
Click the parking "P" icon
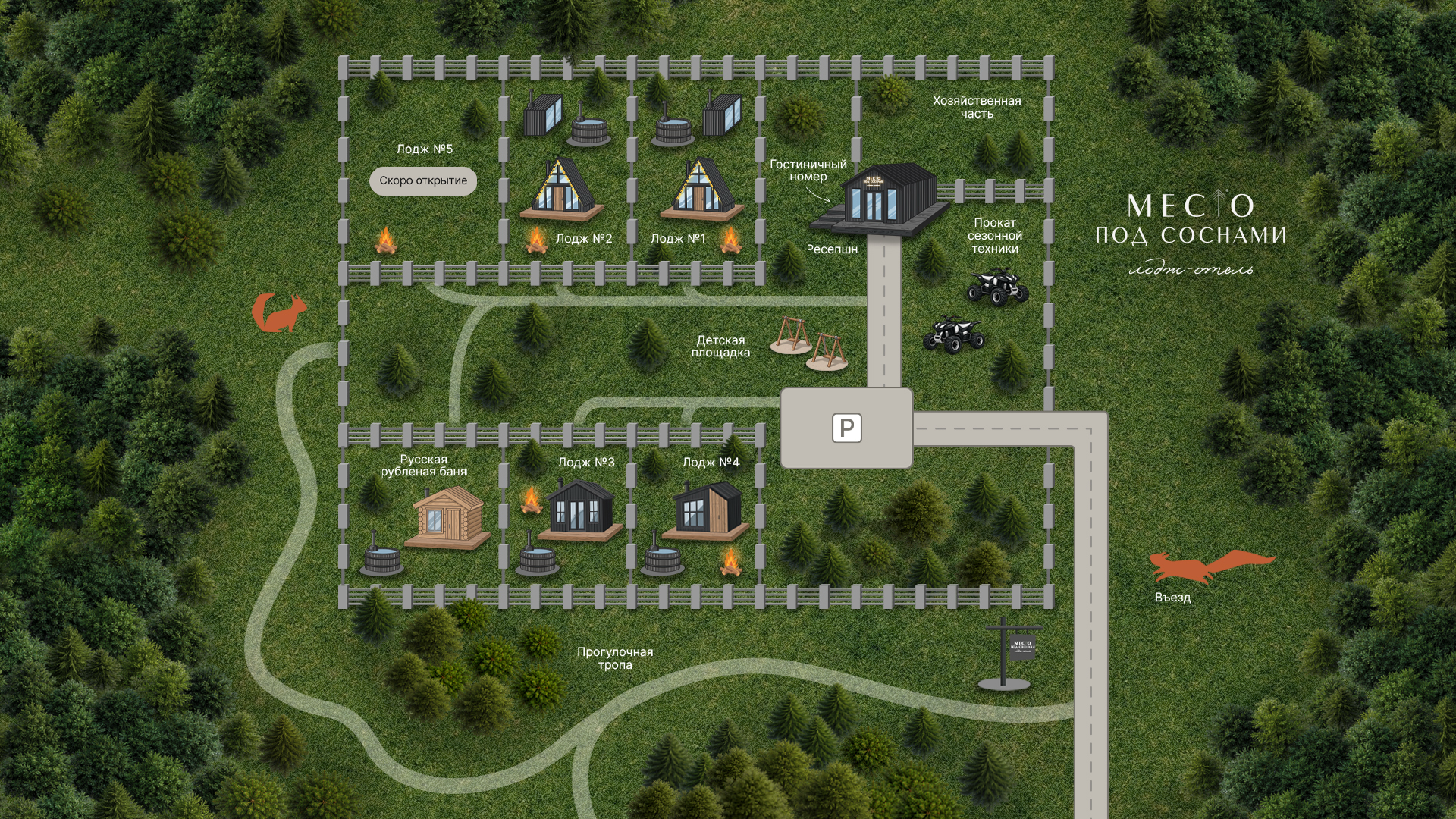point(847,428)
